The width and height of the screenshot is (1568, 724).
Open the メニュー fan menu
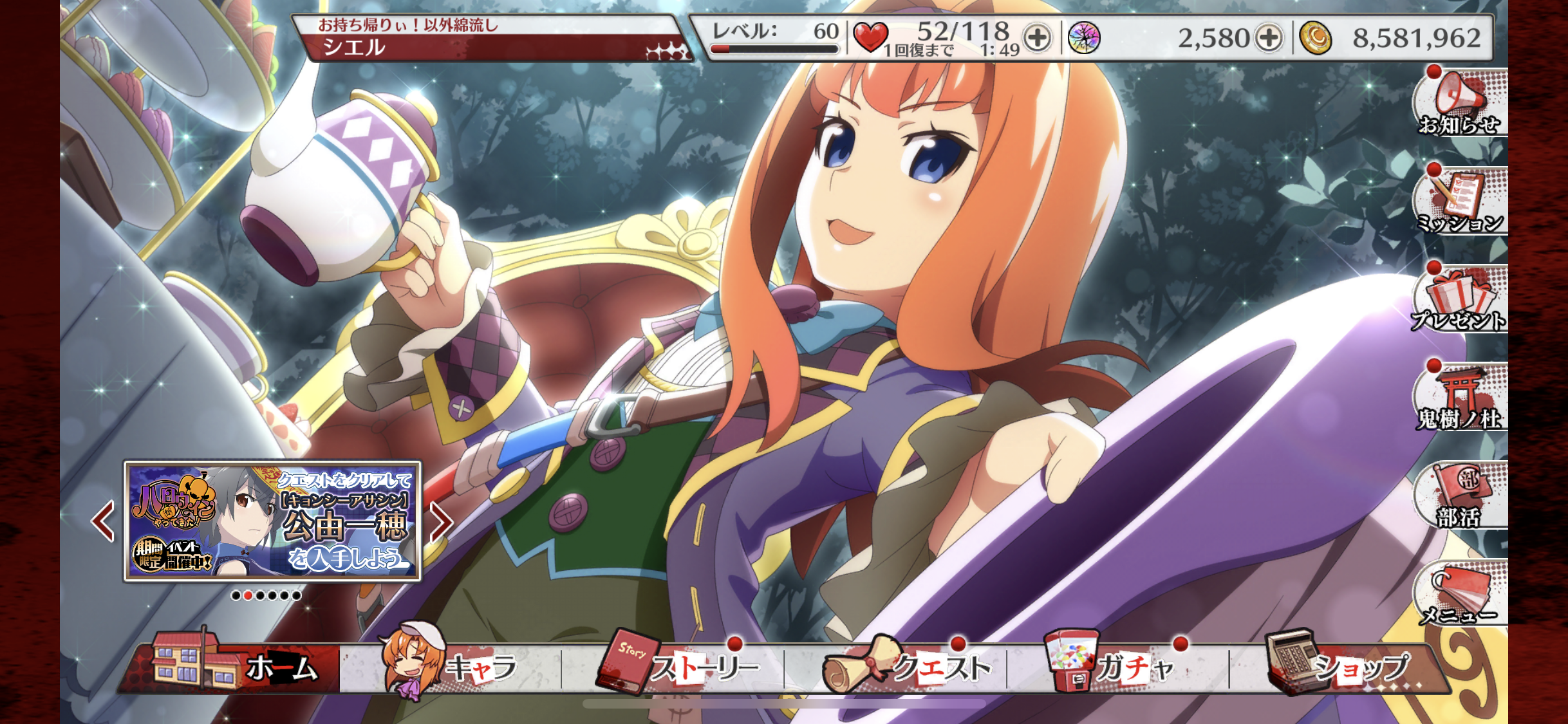click(x=1460, y=593)
